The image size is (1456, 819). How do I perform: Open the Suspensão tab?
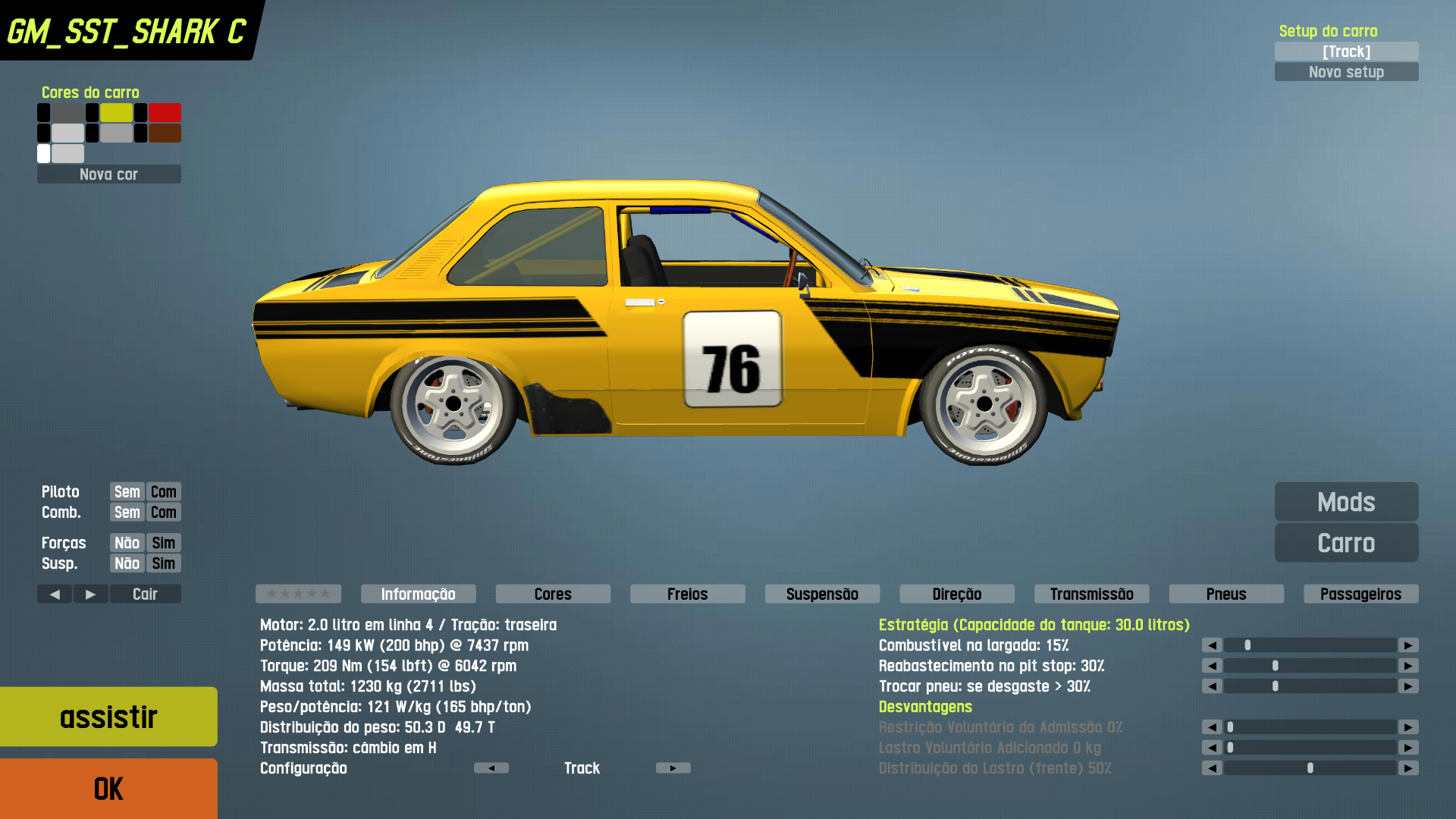pyautogui.click(x=822, y=594)
